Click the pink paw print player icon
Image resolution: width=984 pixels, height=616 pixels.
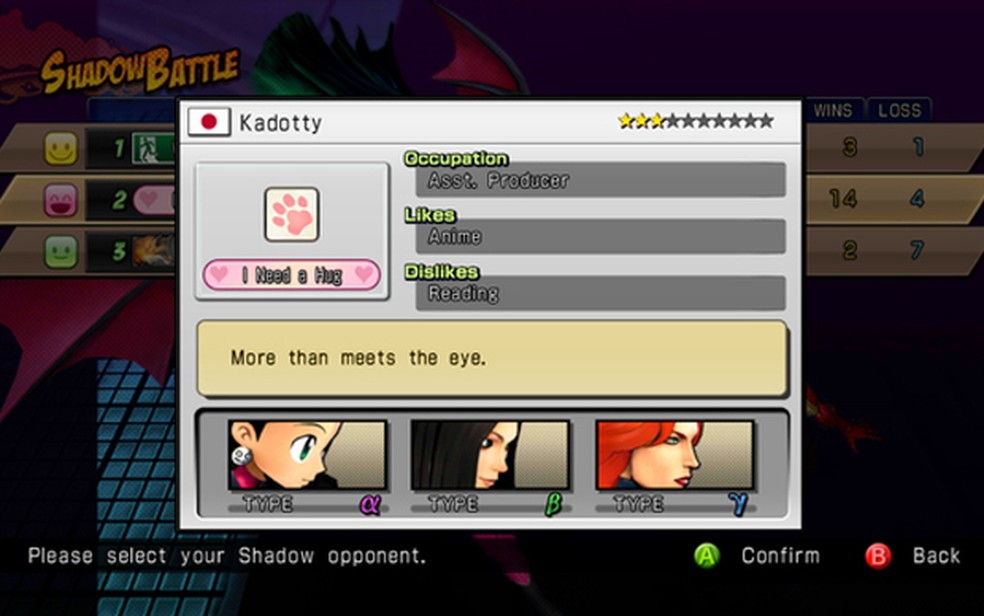pos(292,214)
